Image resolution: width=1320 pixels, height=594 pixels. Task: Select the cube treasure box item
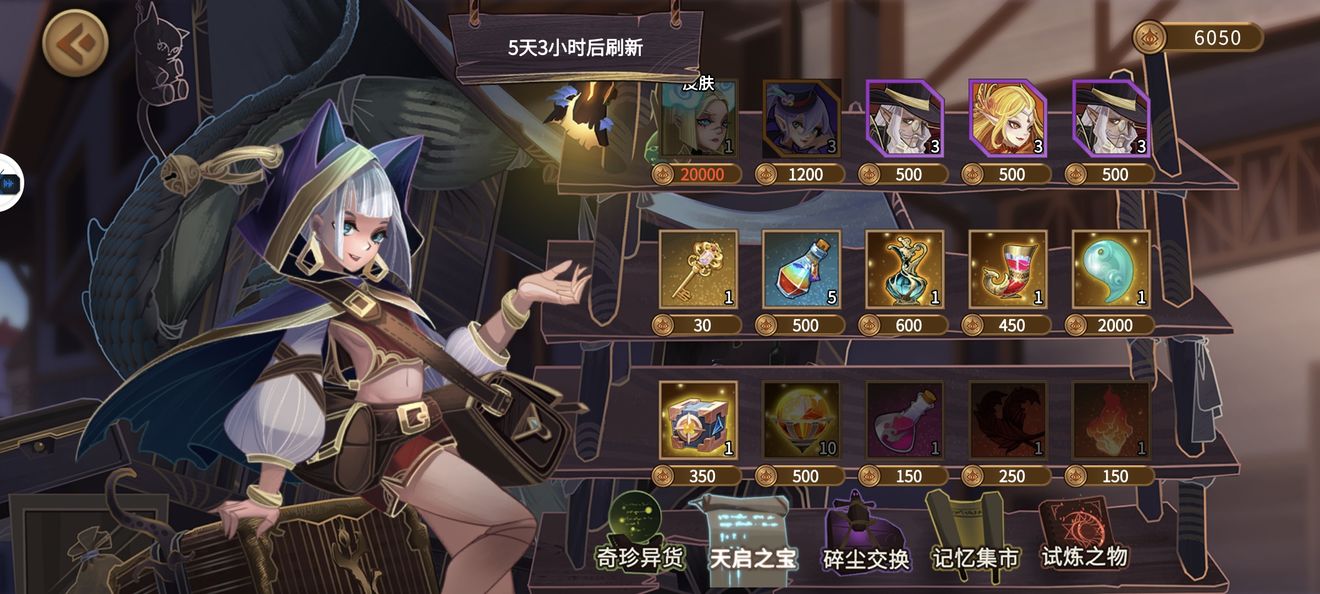point(698,421)
